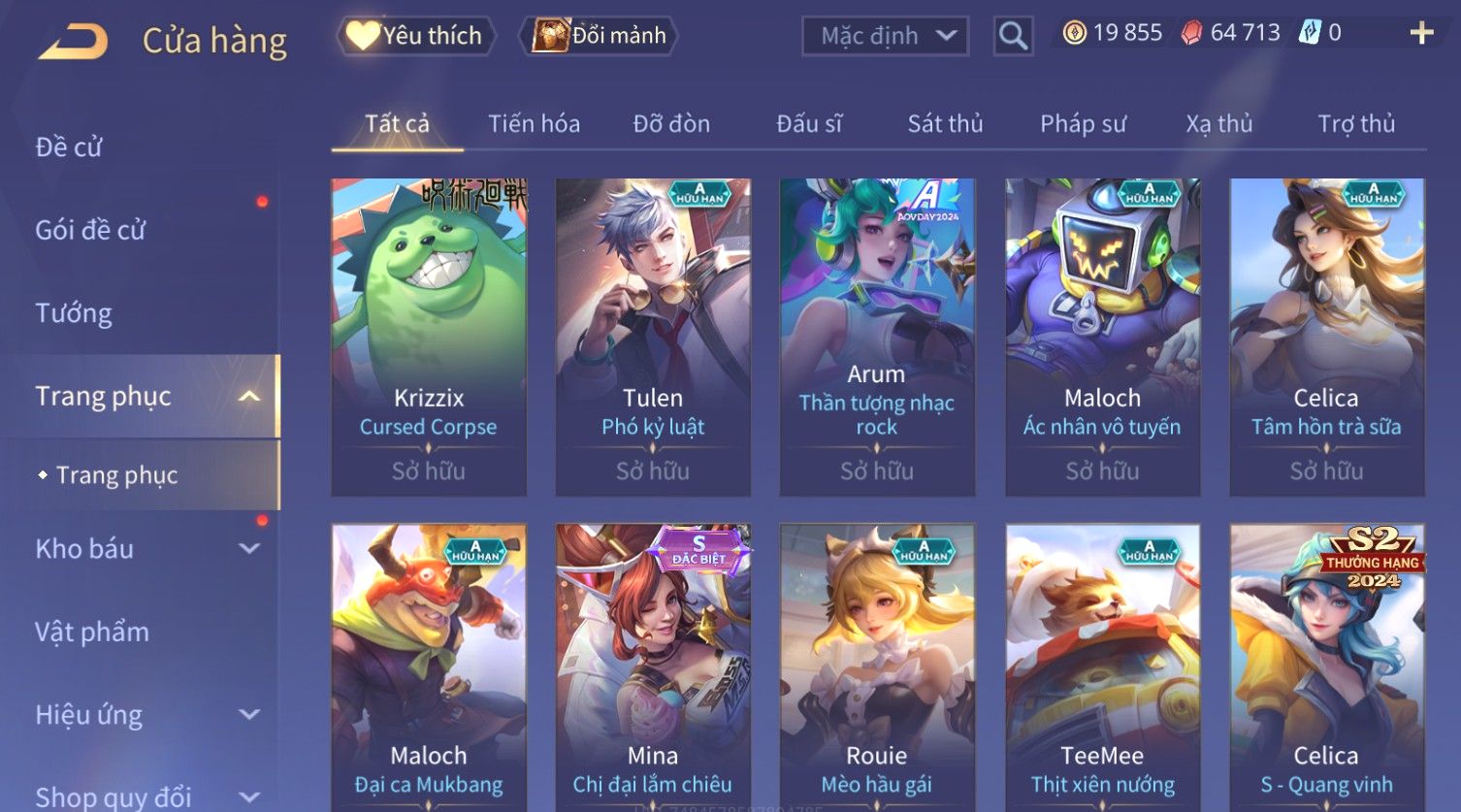Switch to the Đỡ đòn tab
Image resolution: width=1461 pixels, height=812 pixels.
click(671, 124)
